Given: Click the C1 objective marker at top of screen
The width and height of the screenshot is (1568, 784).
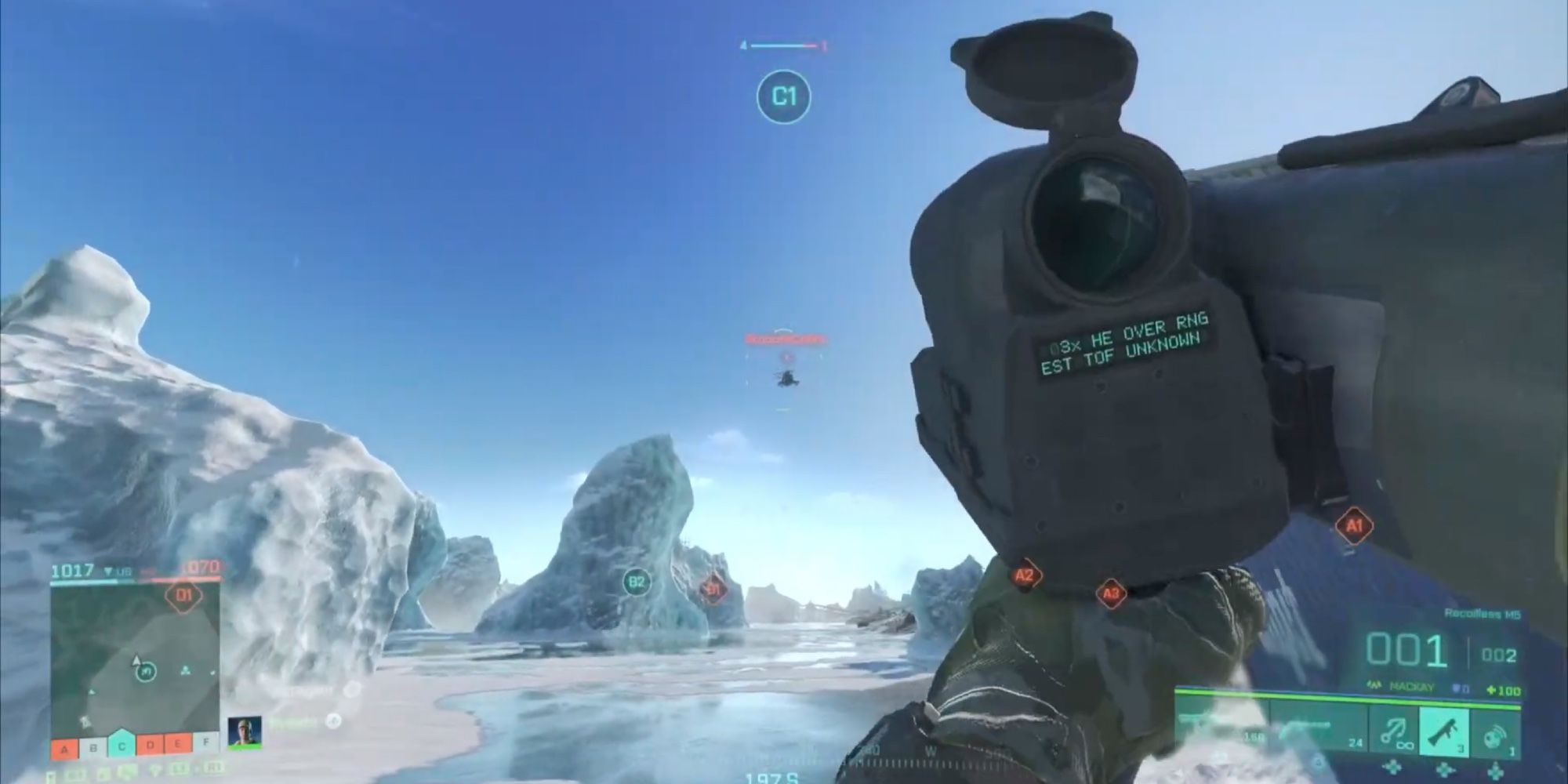Looking at the screenshot, I should (x=783, y=96).
